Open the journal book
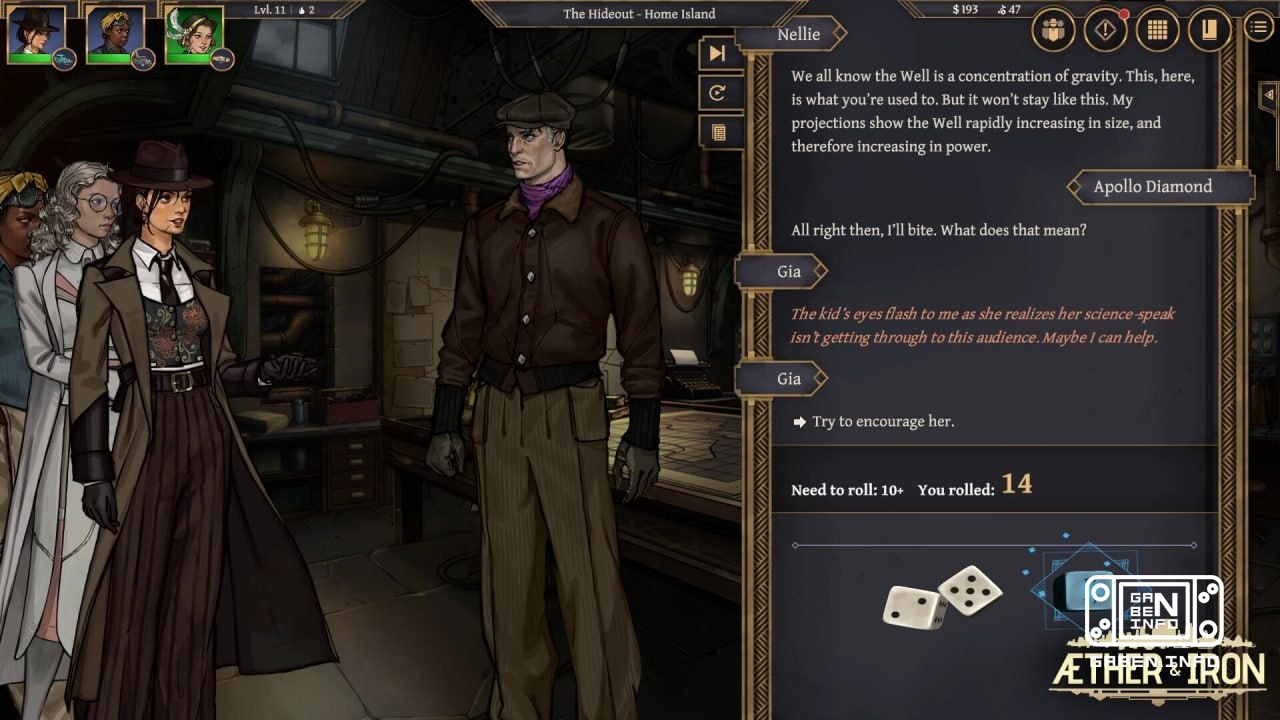1280x720 pixels. click(x=1207, y=29)
